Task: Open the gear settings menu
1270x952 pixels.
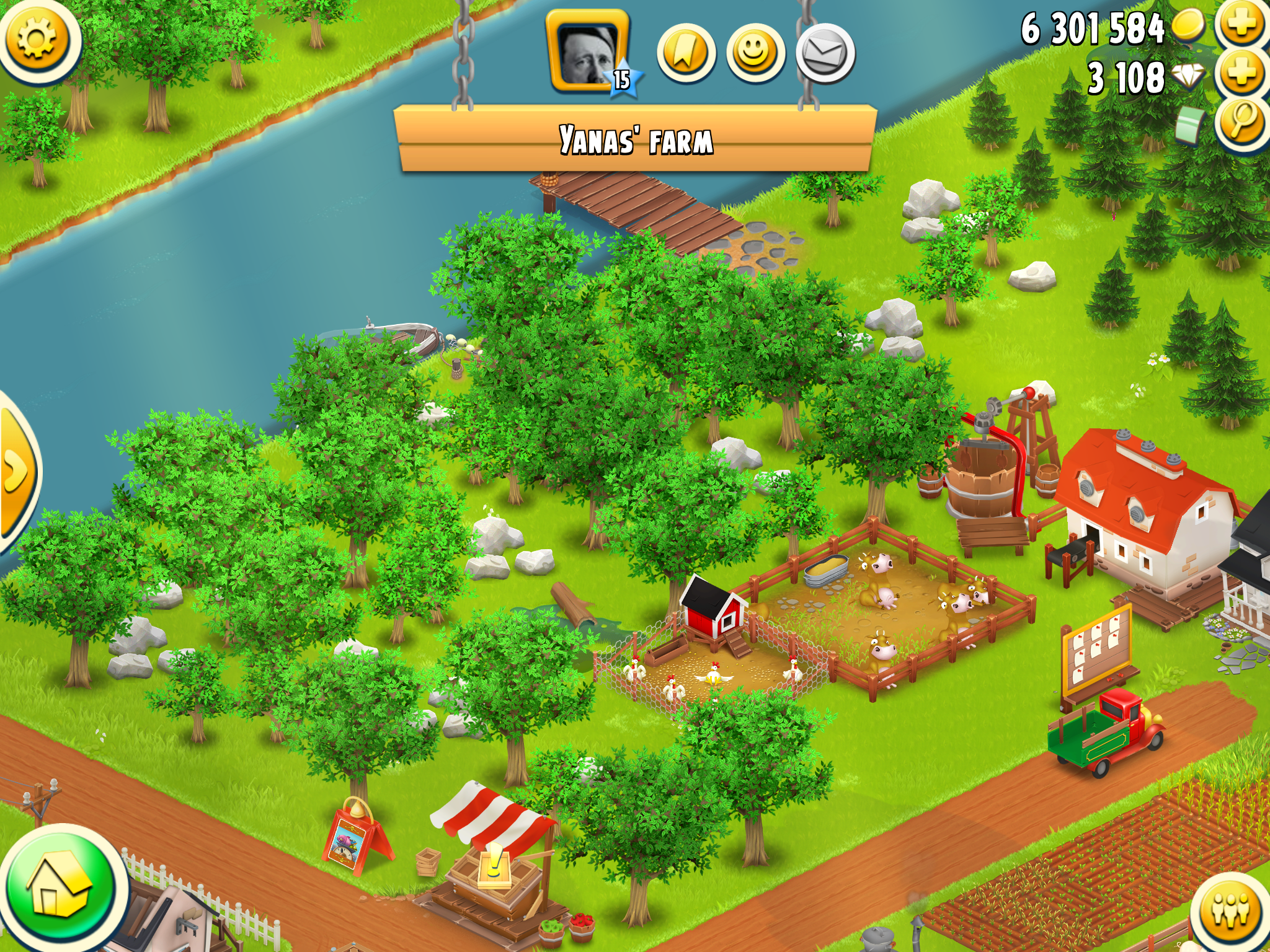Action: [x=37, y=38]
